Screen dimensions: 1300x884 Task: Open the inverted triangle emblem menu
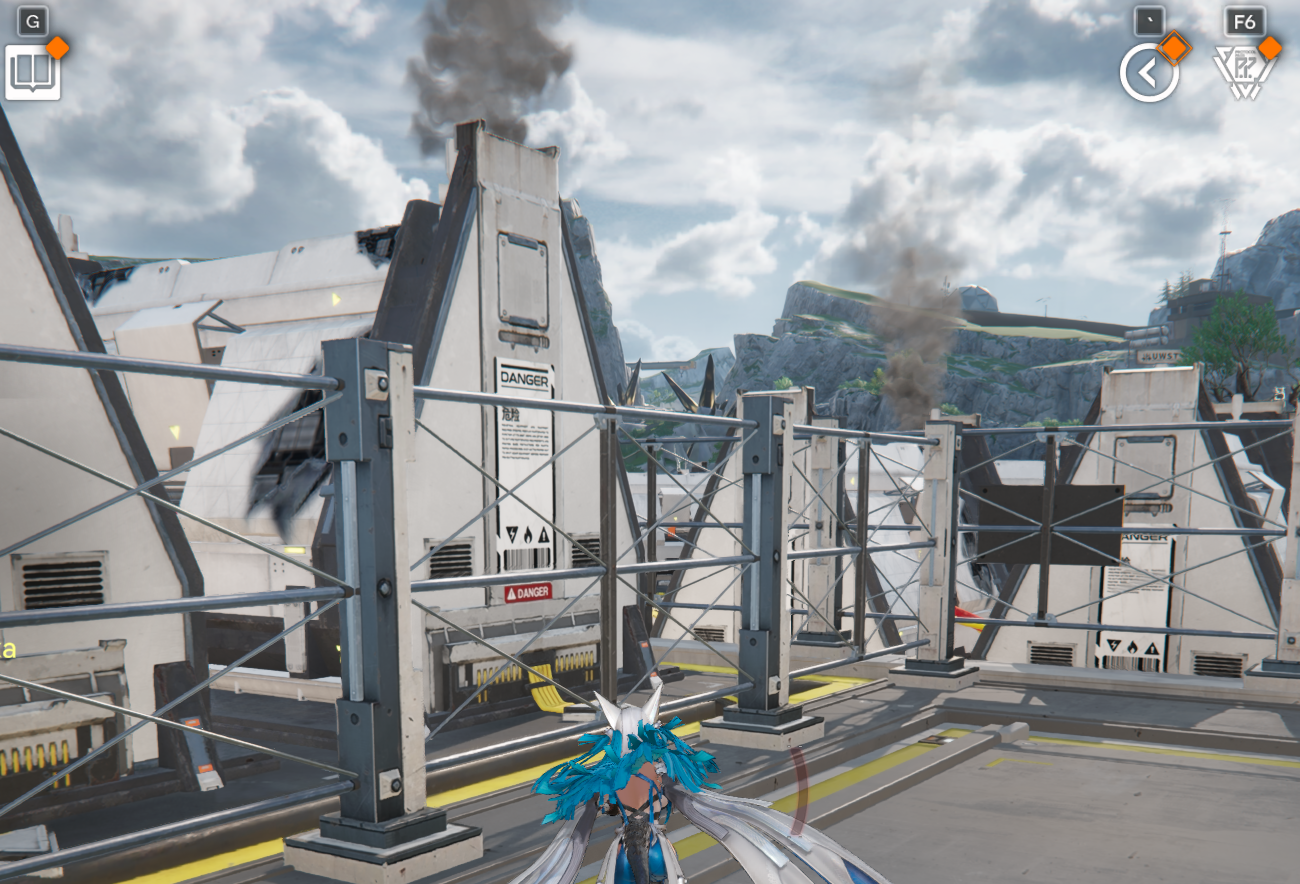point(1243,73)
